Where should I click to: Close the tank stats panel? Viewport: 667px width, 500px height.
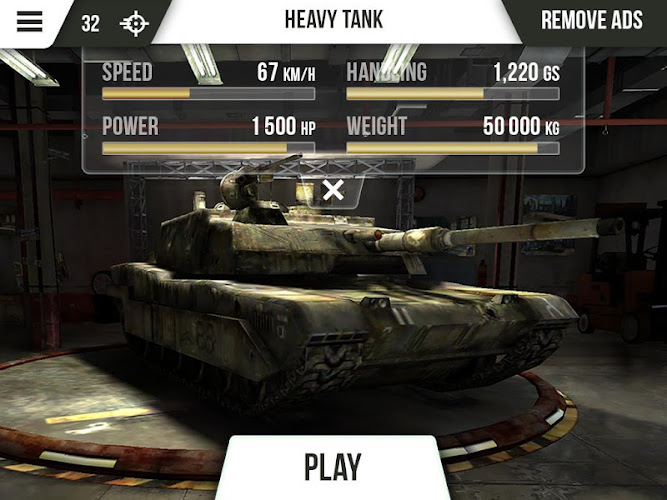click(333, 190)
